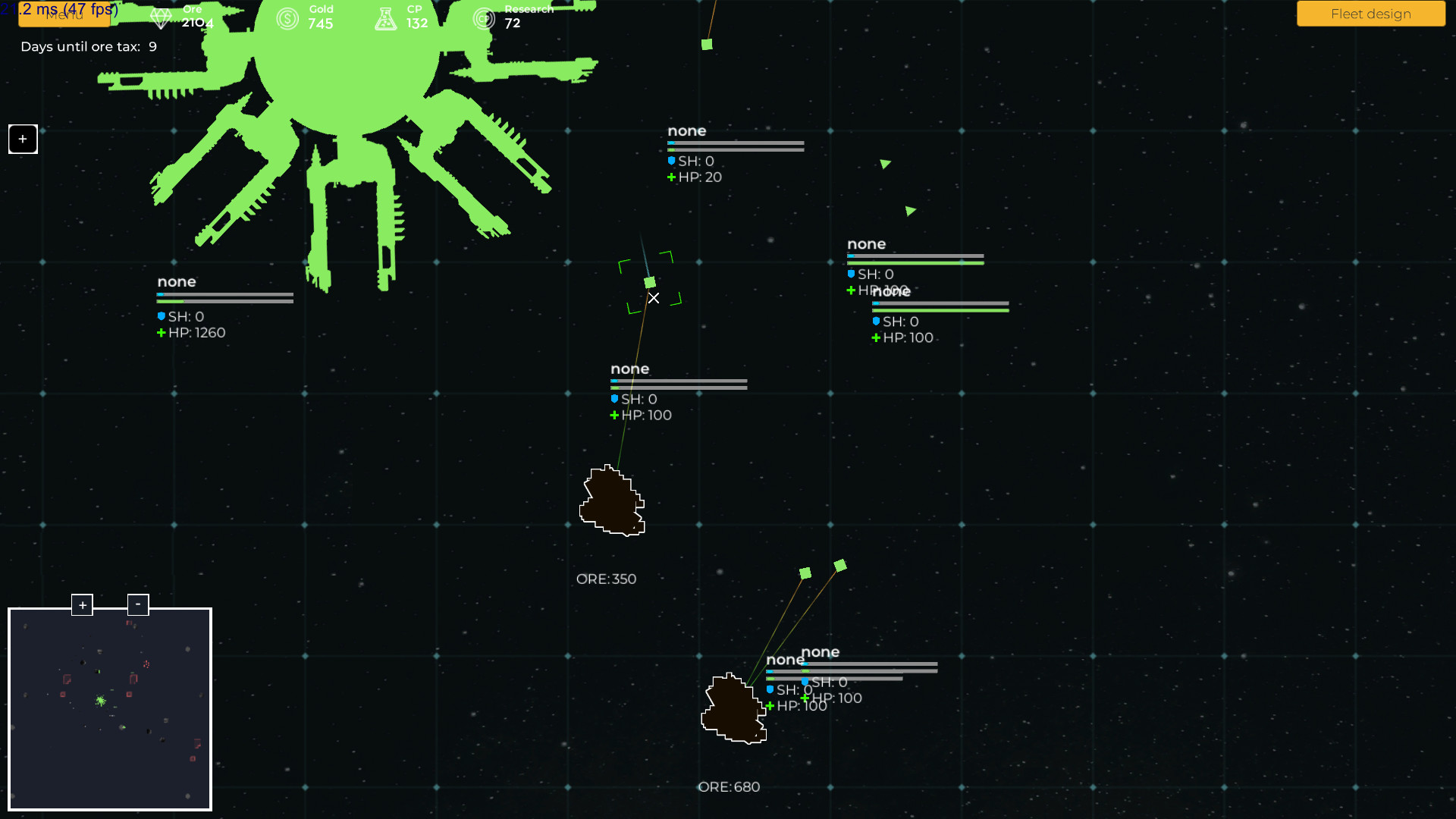Click the 'none' label above the HP: 20 unit
1456x819 pixels.
tap(687, 130)
